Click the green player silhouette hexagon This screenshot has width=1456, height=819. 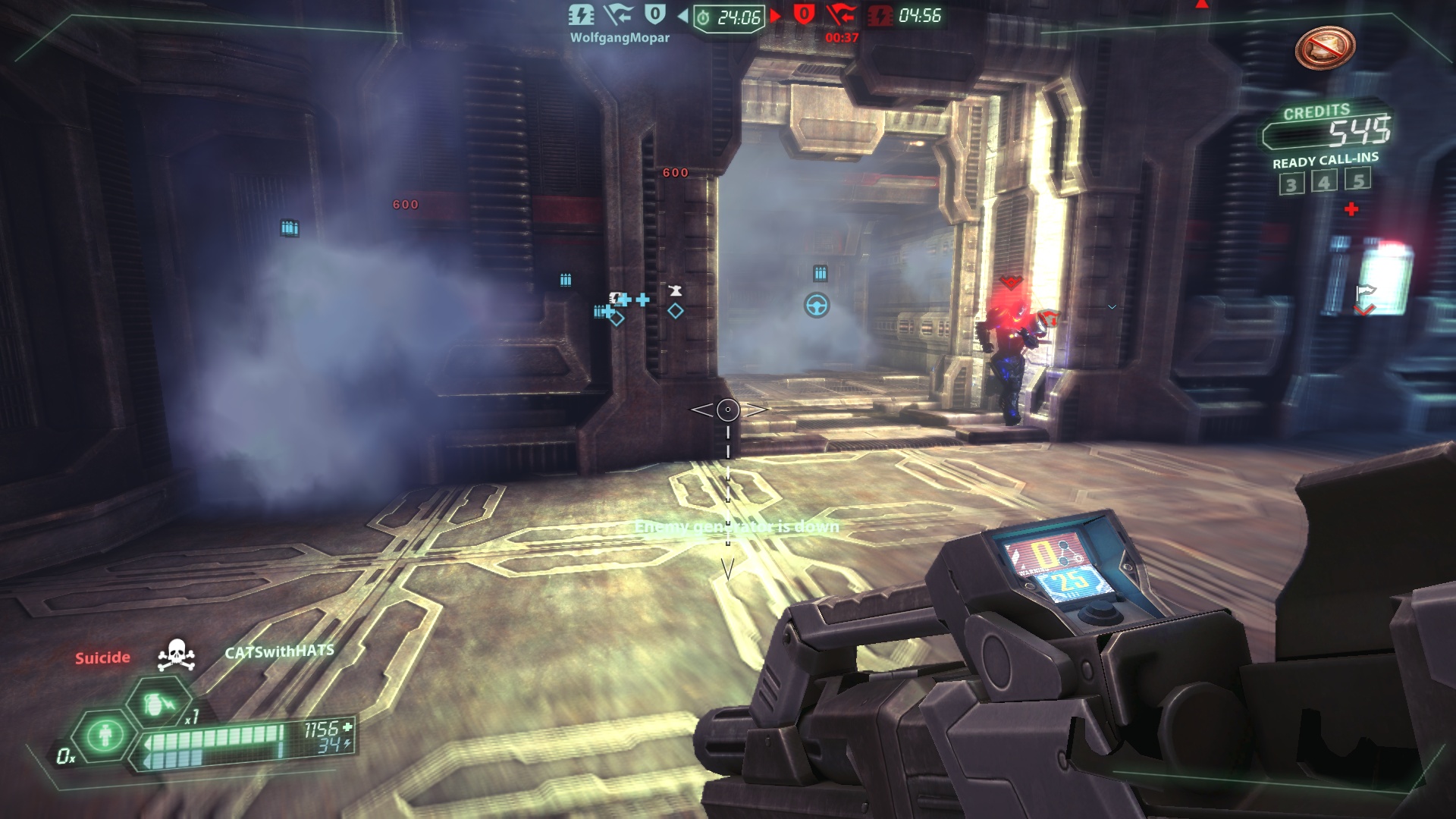point(106,735)
